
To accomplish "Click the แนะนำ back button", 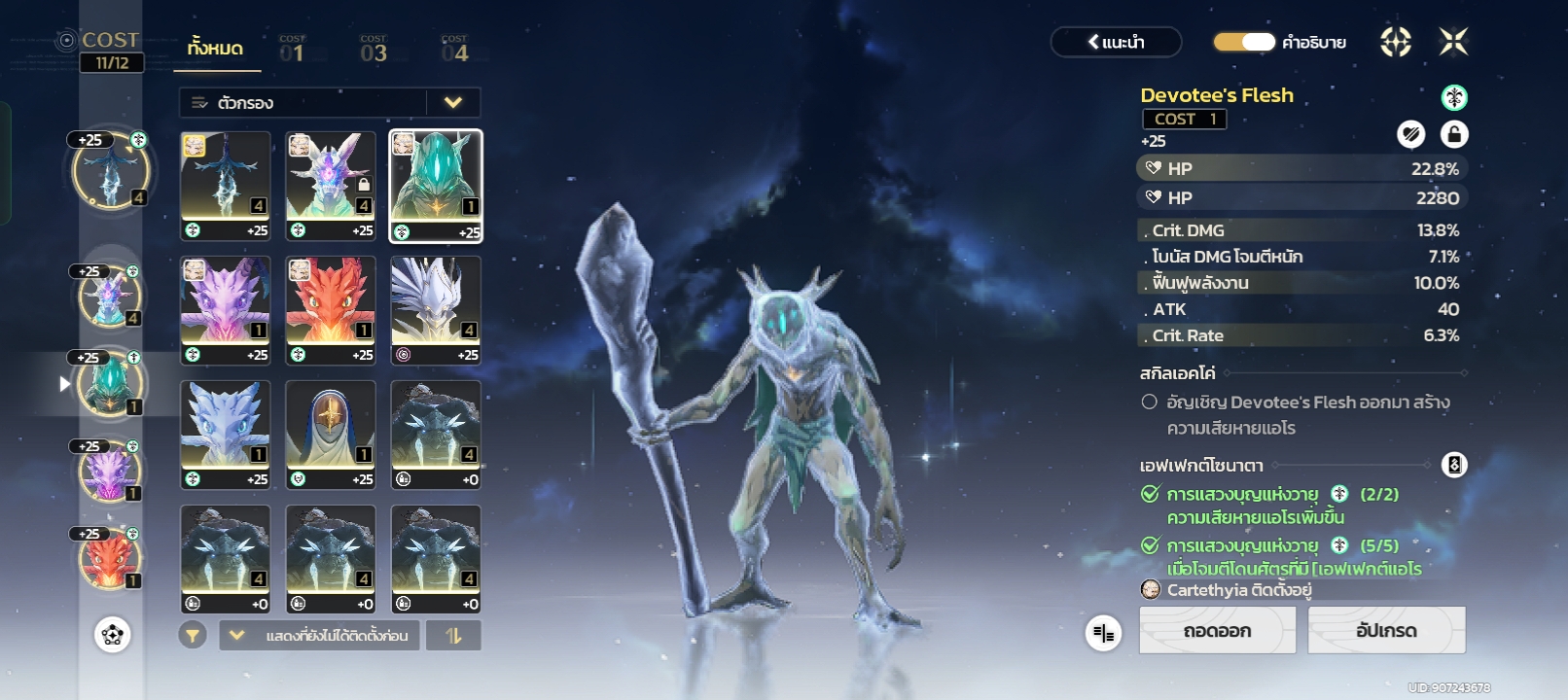I will (x=1116, y=42).
